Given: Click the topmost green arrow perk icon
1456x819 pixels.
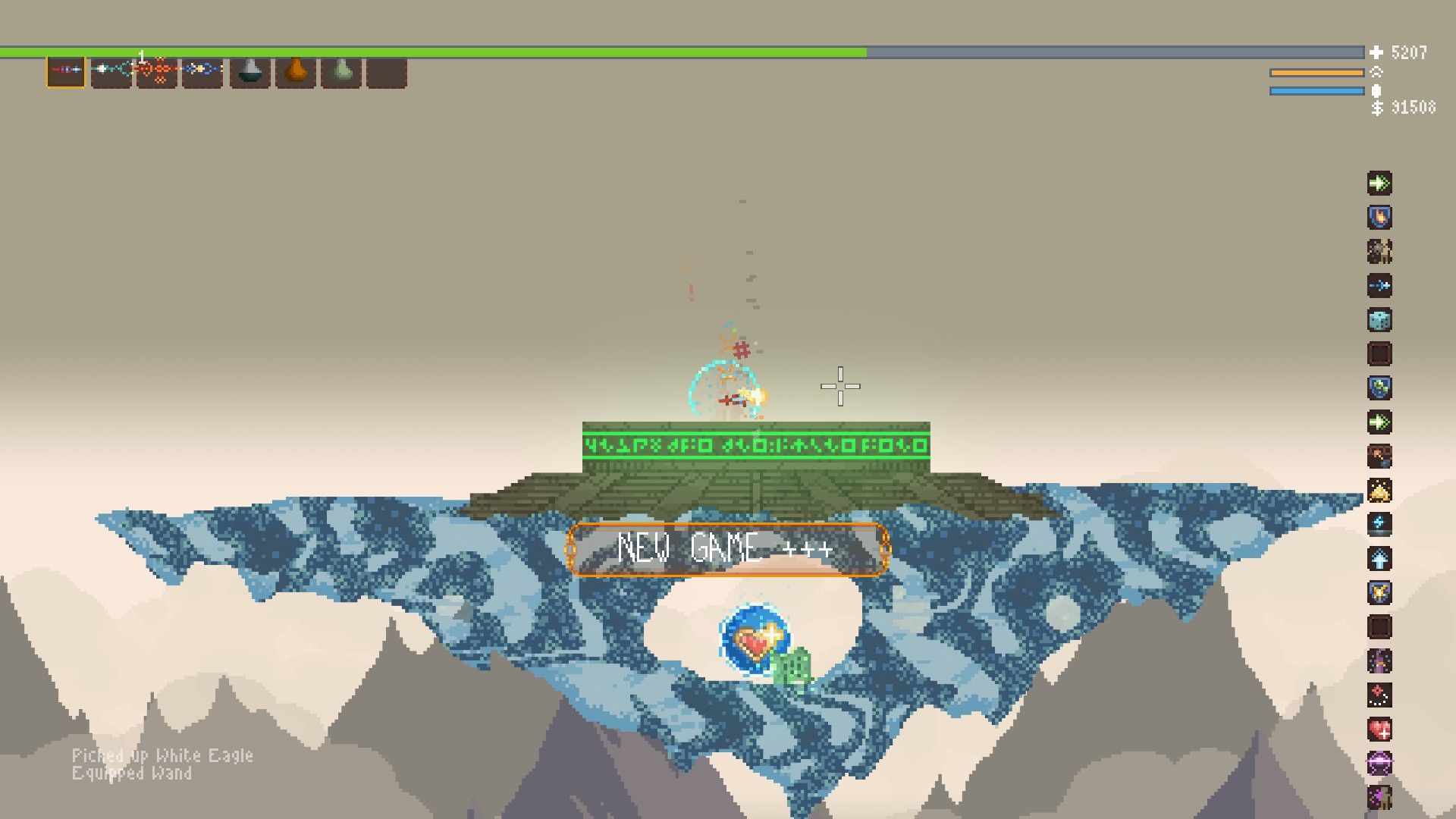Looking at the screenshot, I should (1381, 182).
